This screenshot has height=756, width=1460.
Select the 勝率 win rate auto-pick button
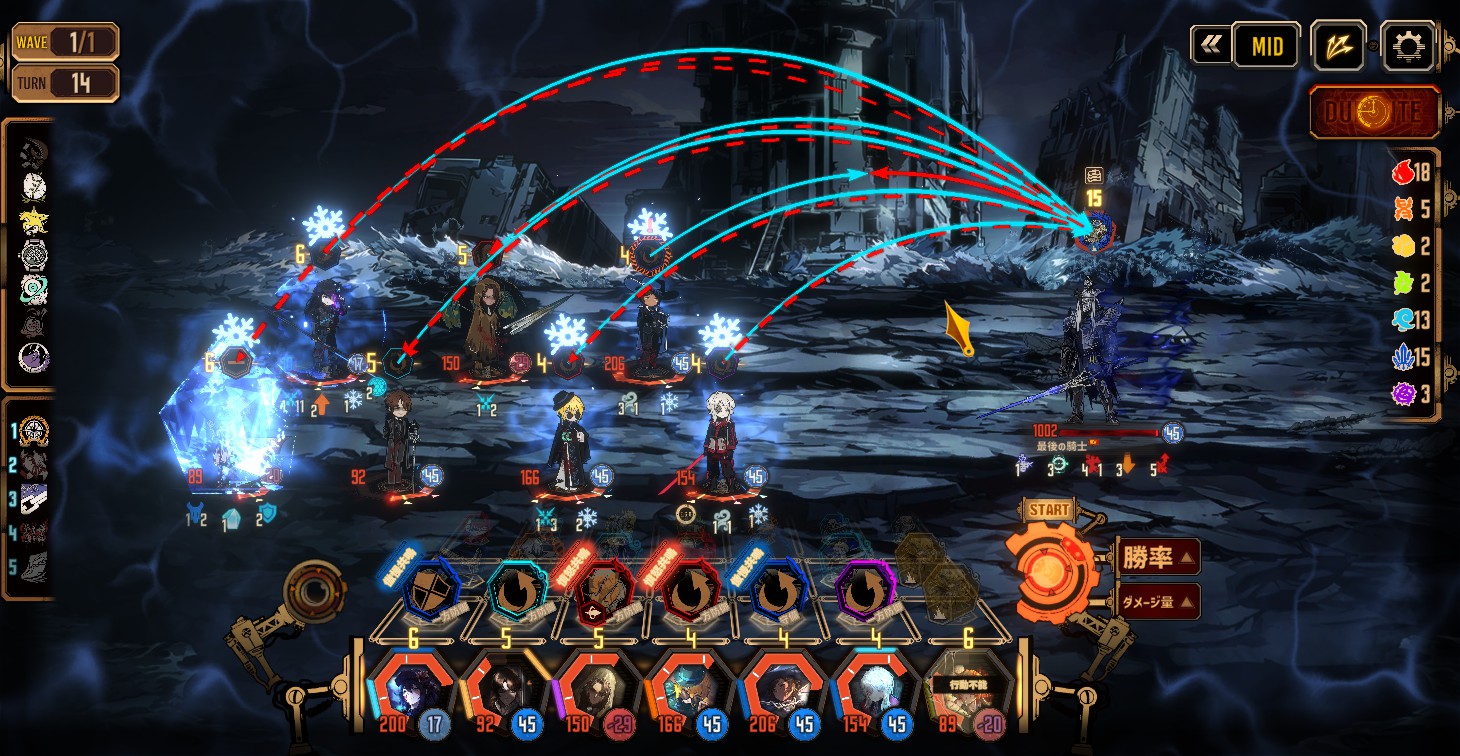[1157, 557]
